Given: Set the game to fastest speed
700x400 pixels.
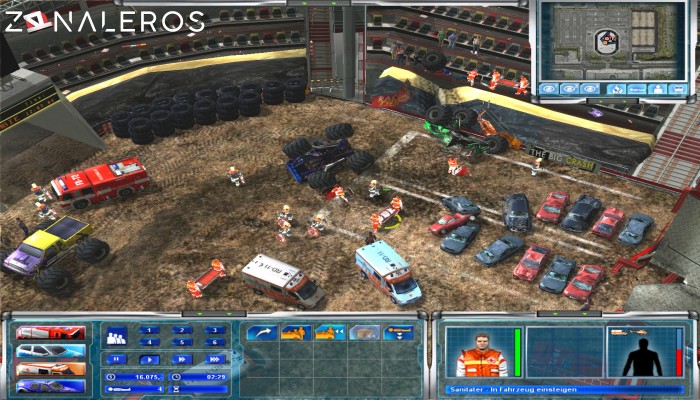Looking at the screenshot, I should [213, 358].
